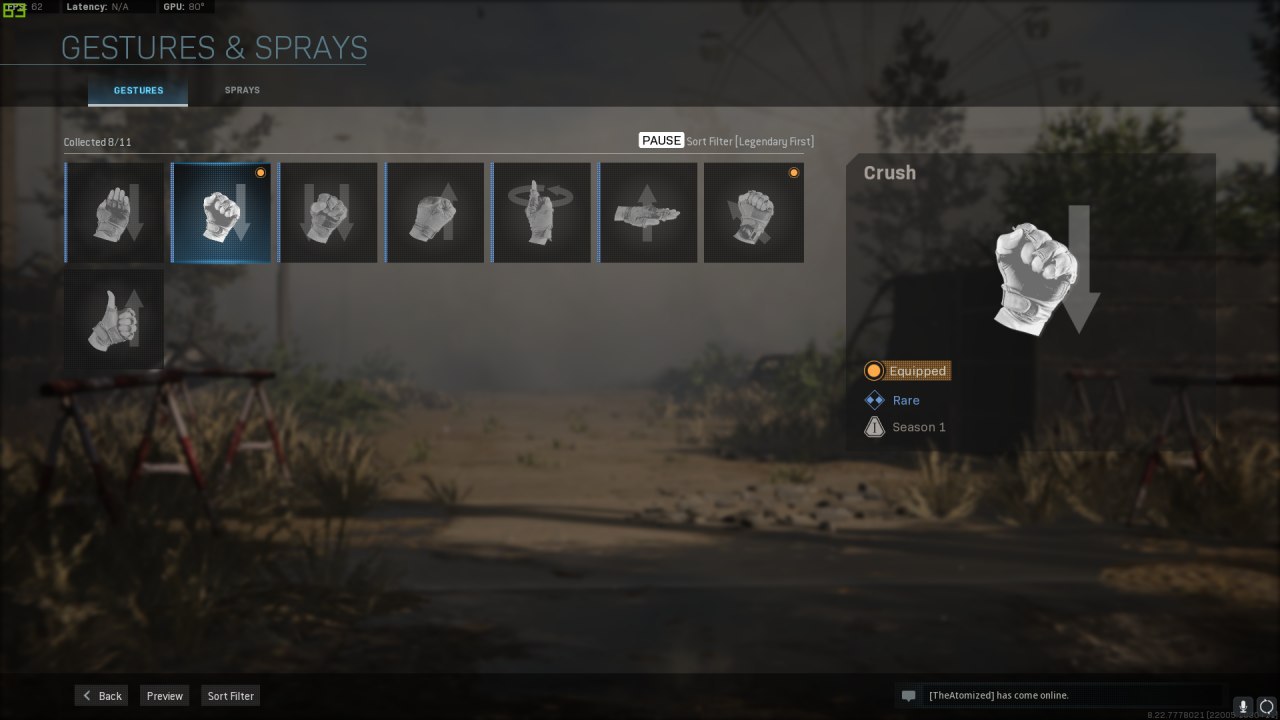Preview the selected gesture

coord(165,696)
